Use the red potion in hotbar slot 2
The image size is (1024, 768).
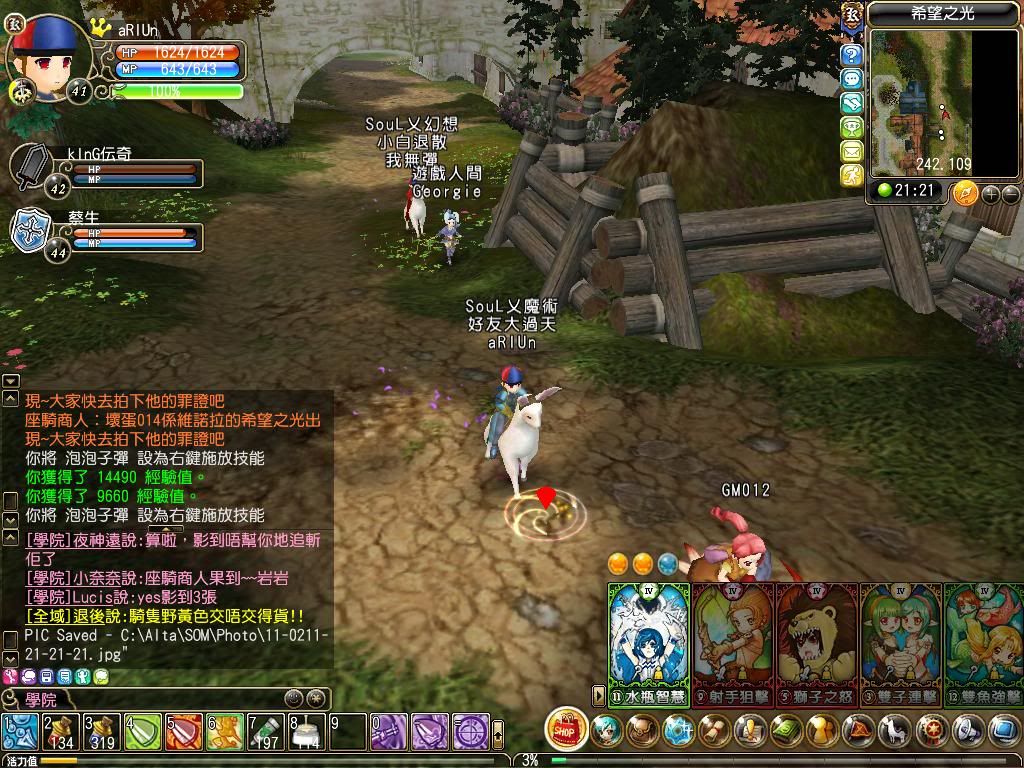point(60,732)
